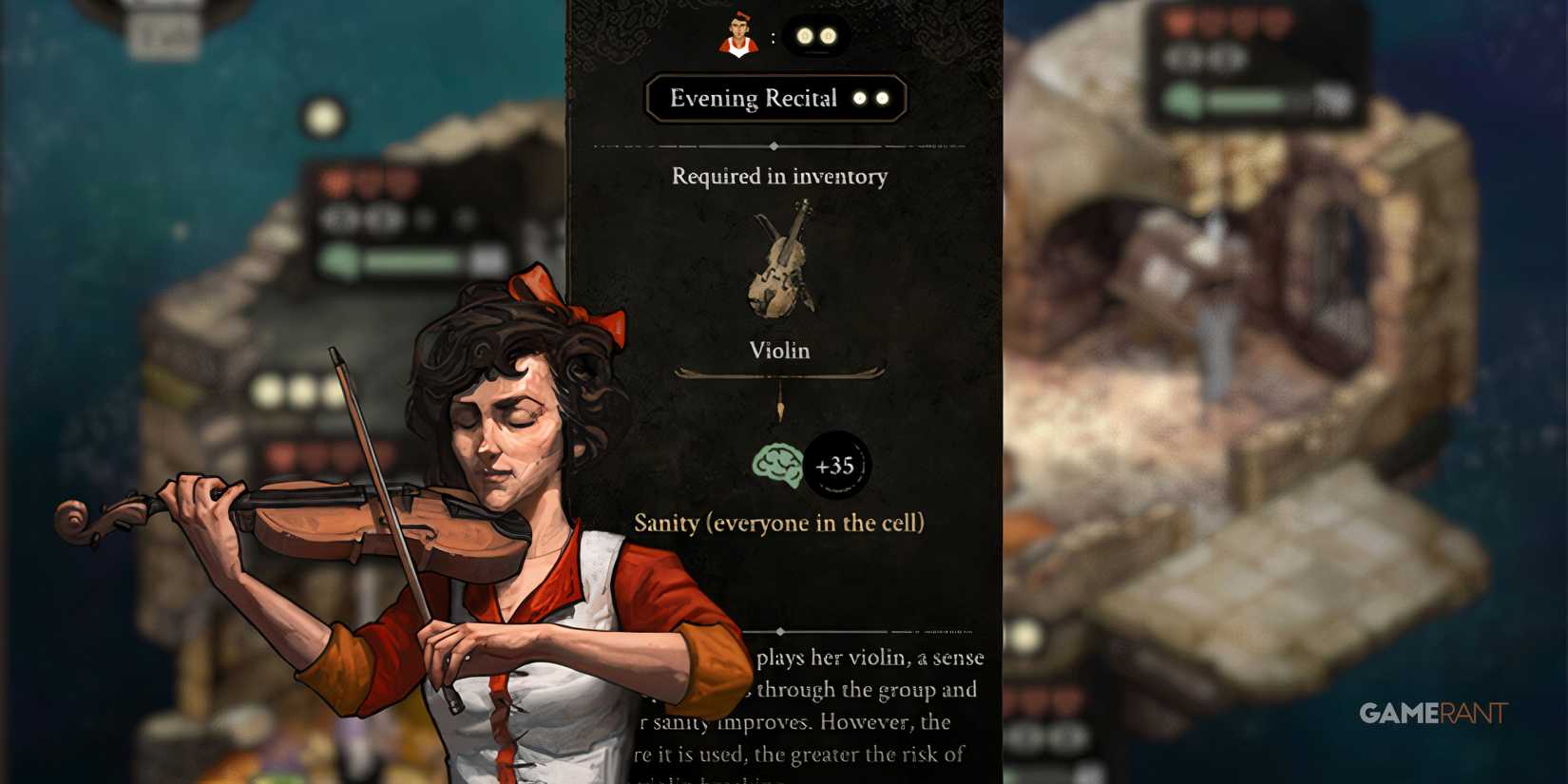Open details for the Violin entry
Screen dimensions: 1568x784
(779, 351)
